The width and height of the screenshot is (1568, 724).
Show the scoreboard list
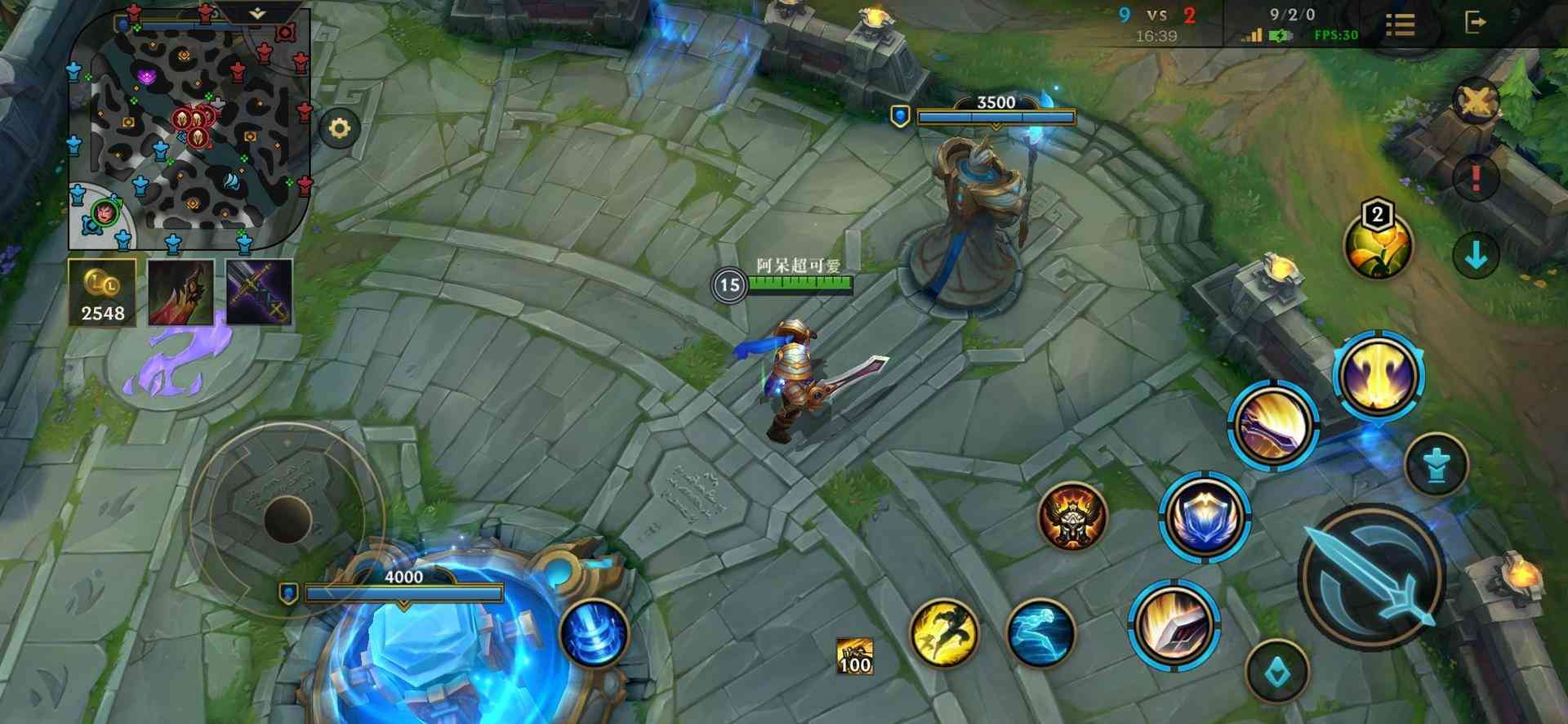click(1400, 25)
